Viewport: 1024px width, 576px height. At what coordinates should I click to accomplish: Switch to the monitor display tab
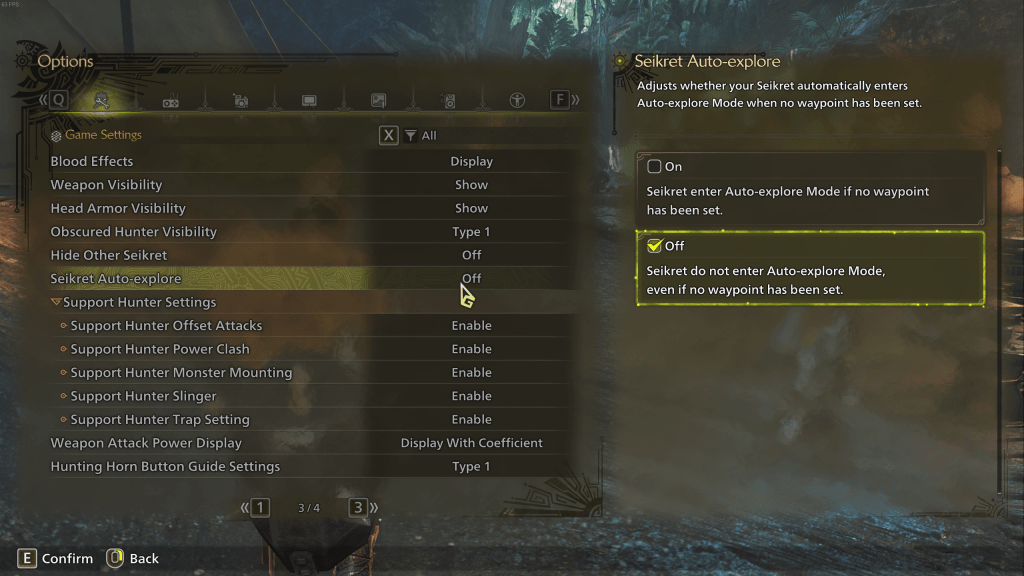pyautogui.click(x=309, y=100)
